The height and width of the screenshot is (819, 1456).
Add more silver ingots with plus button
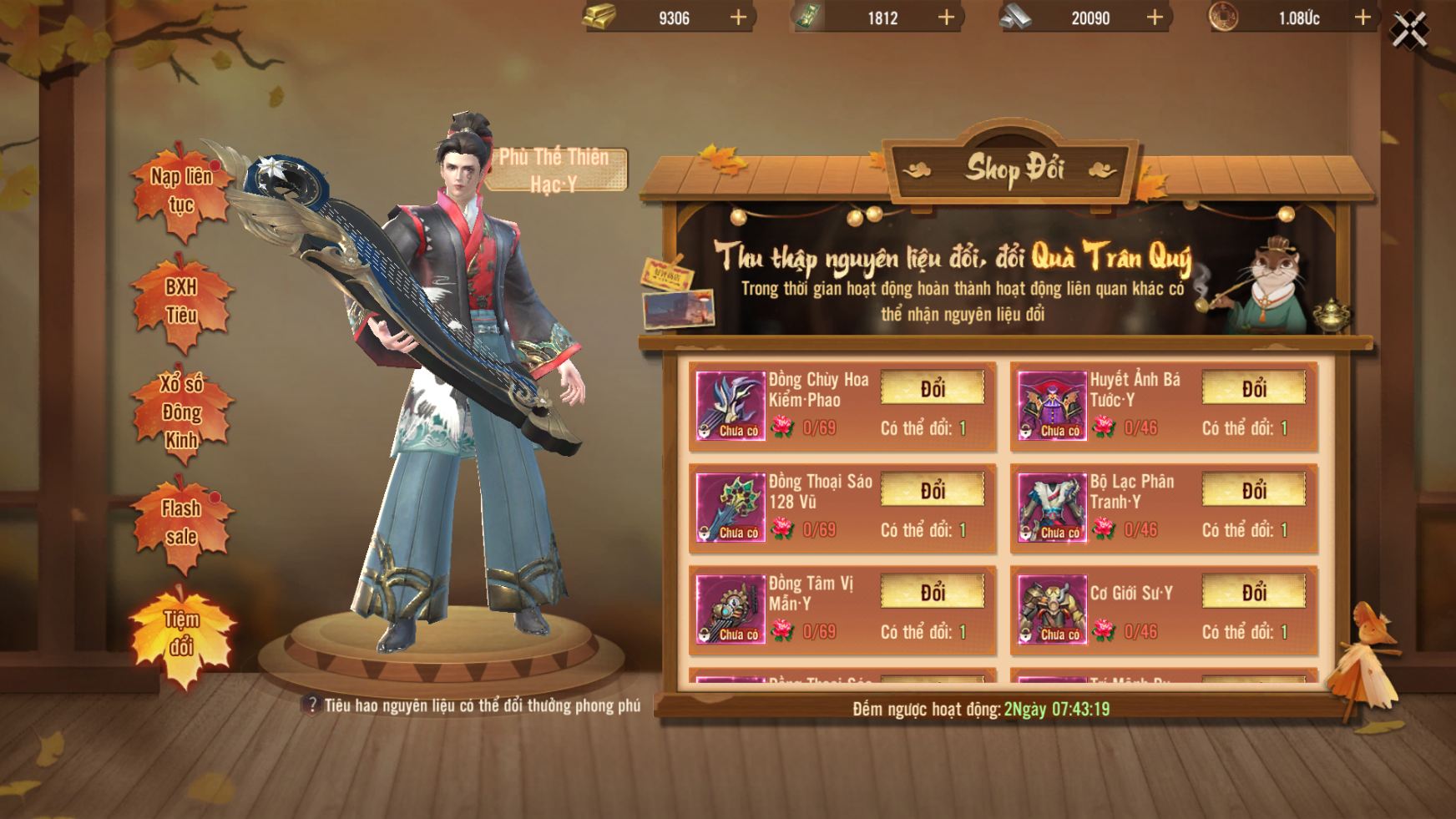pyautogui.click(x=1155, y=18)
